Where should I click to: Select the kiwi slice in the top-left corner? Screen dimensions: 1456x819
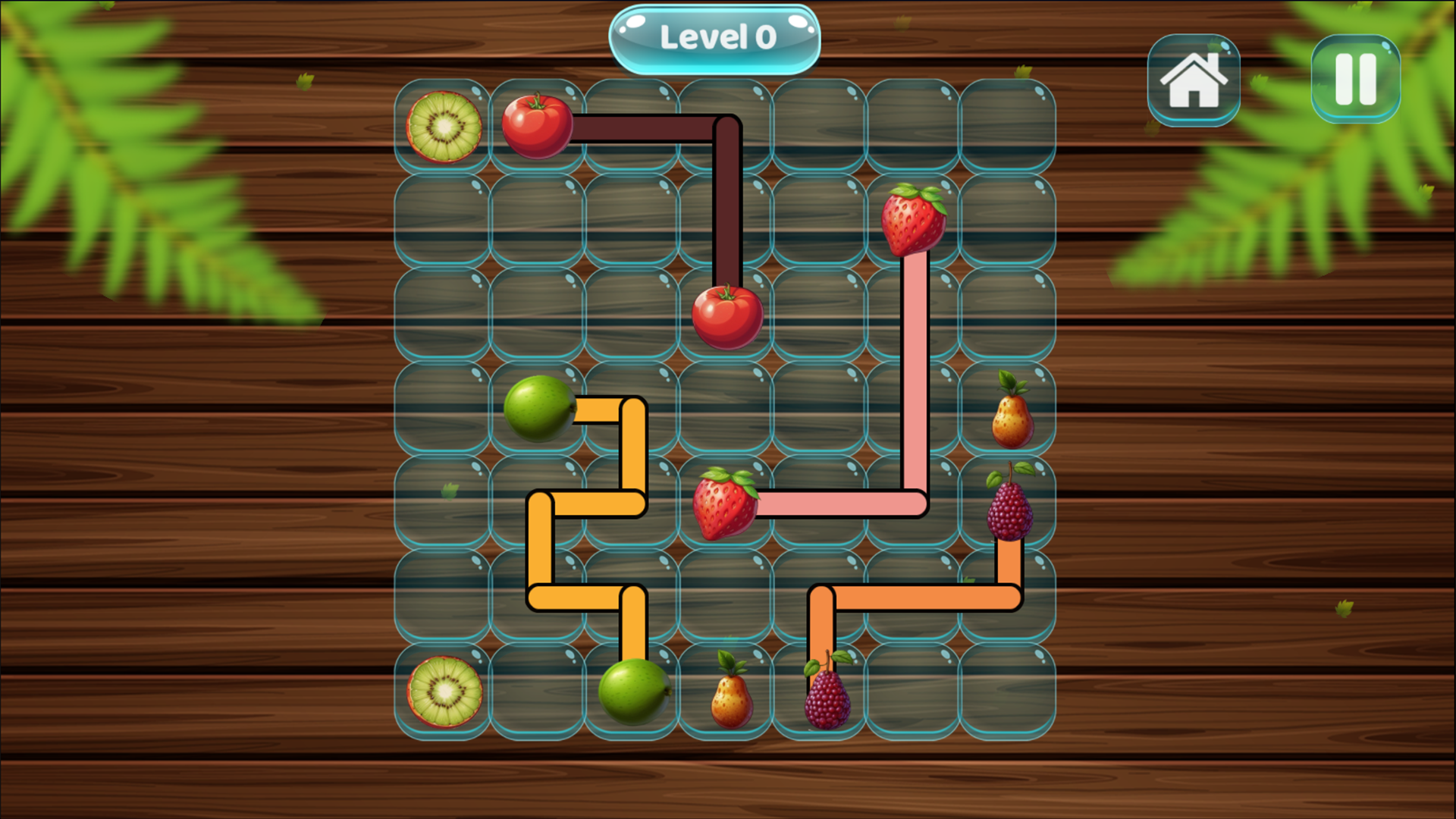(444, 127)
